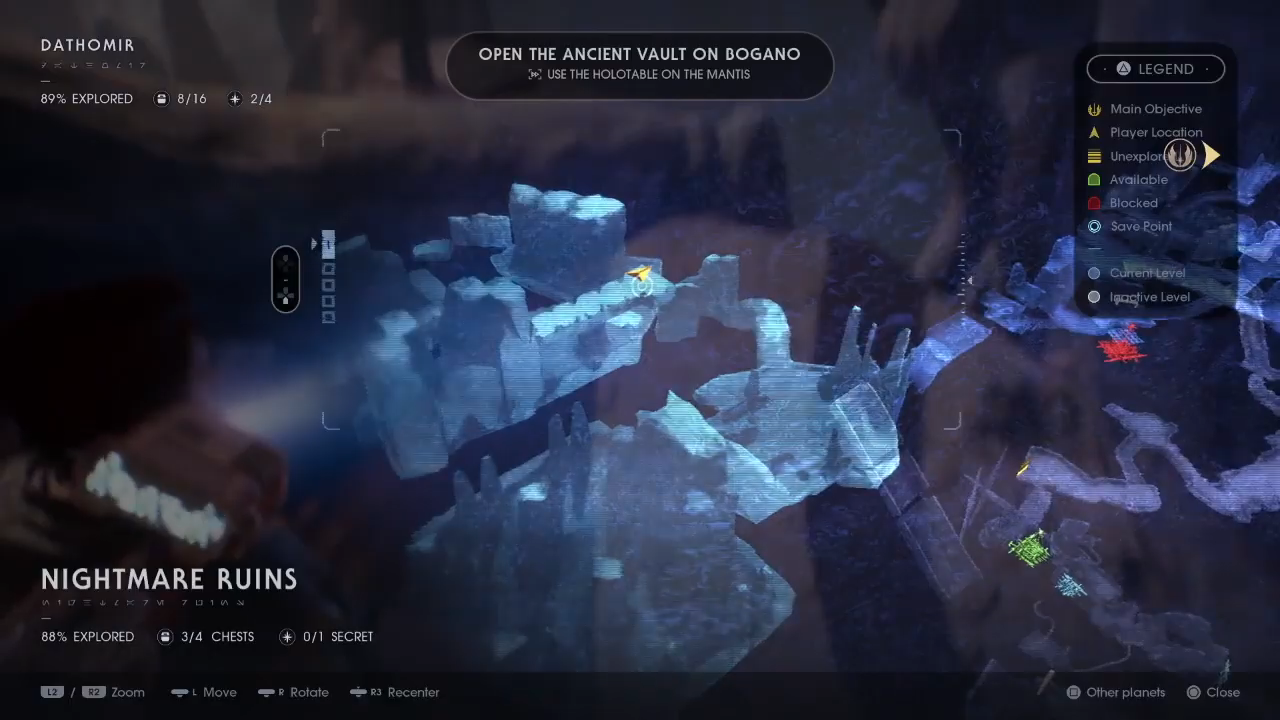Click the 89% Explored progress readout
Screen dimensions: 1280x720
(x=87, y=99)
